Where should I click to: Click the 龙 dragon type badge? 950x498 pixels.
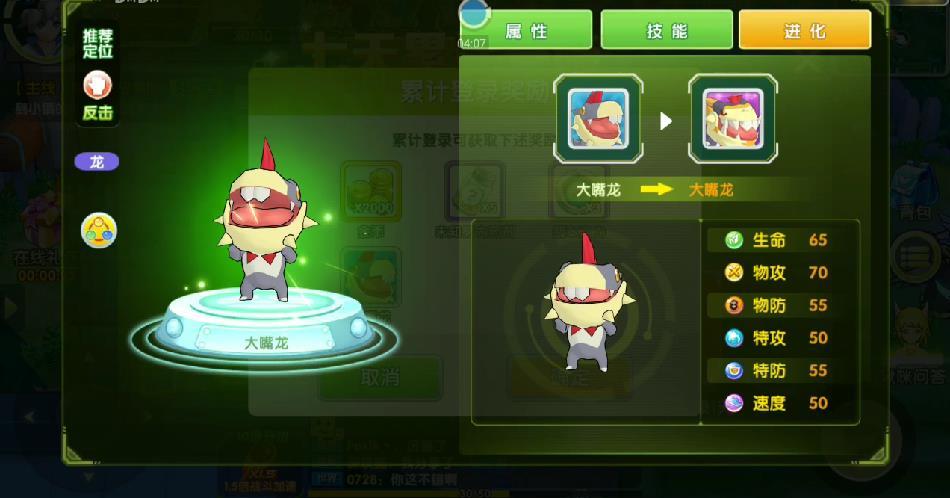(97, 162)
